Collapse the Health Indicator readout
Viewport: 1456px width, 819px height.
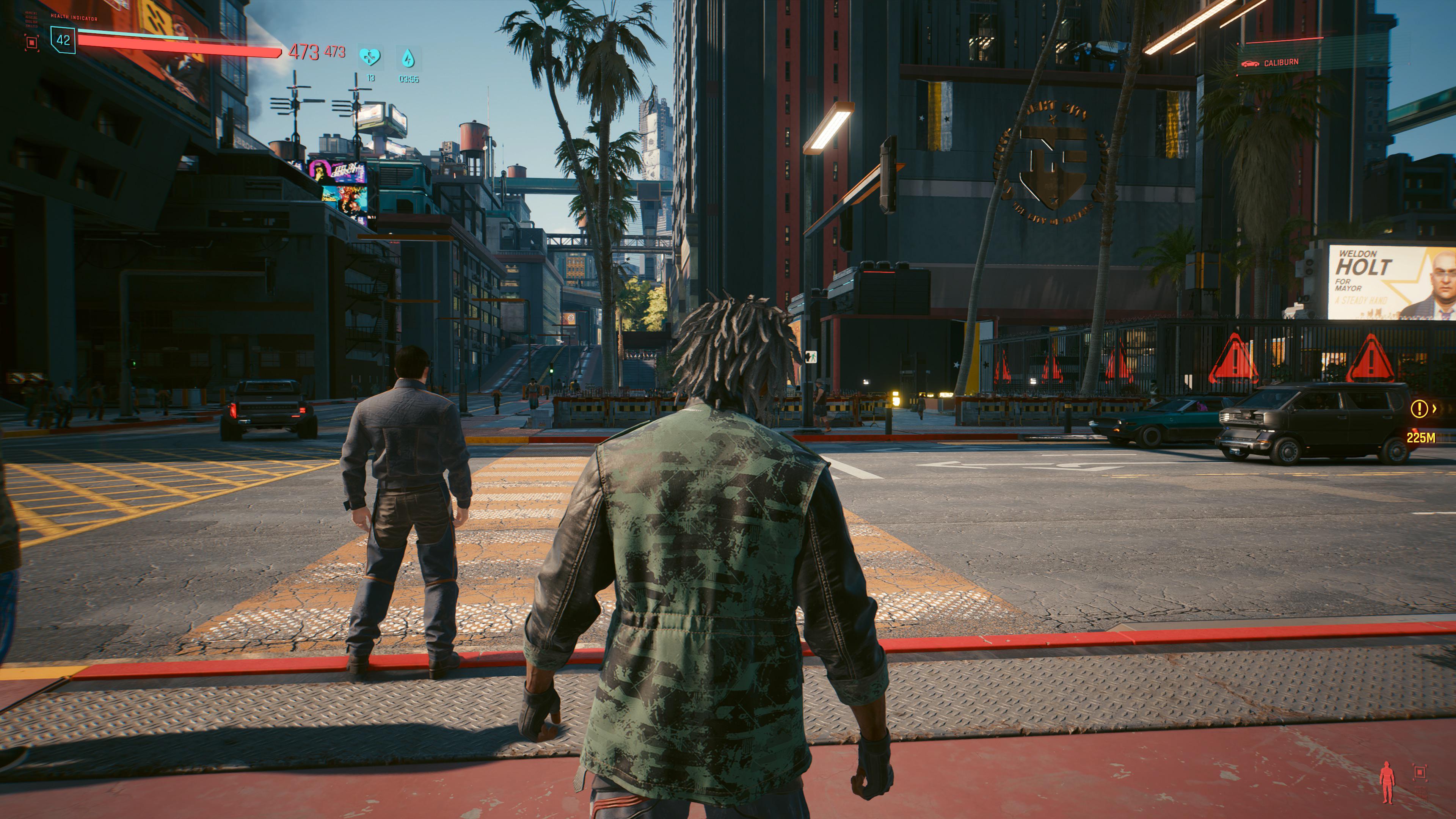[x=74, y=17]
